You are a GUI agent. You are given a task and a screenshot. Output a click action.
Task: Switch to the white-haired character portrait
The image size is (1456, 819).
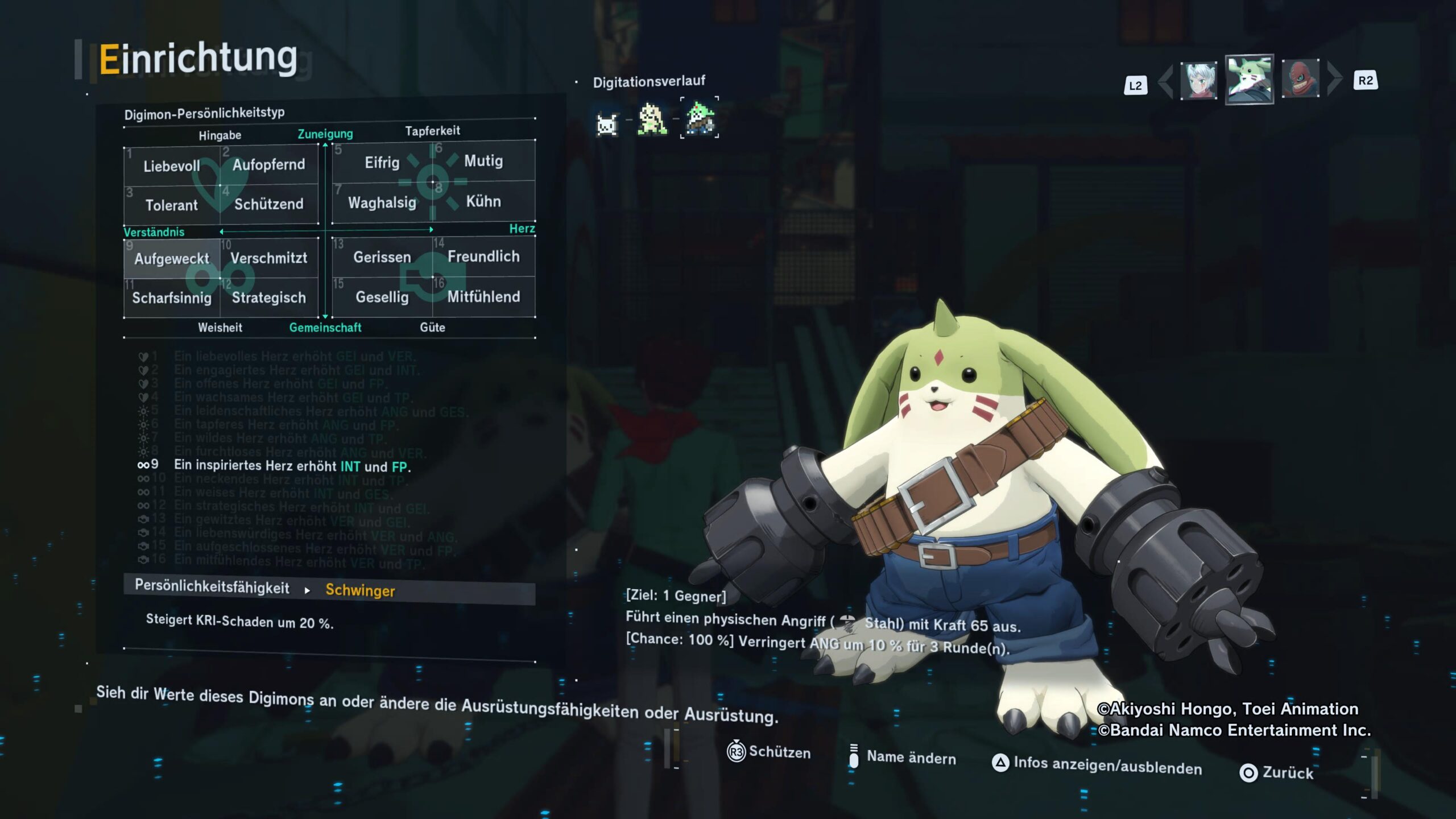pos(1198,81)
